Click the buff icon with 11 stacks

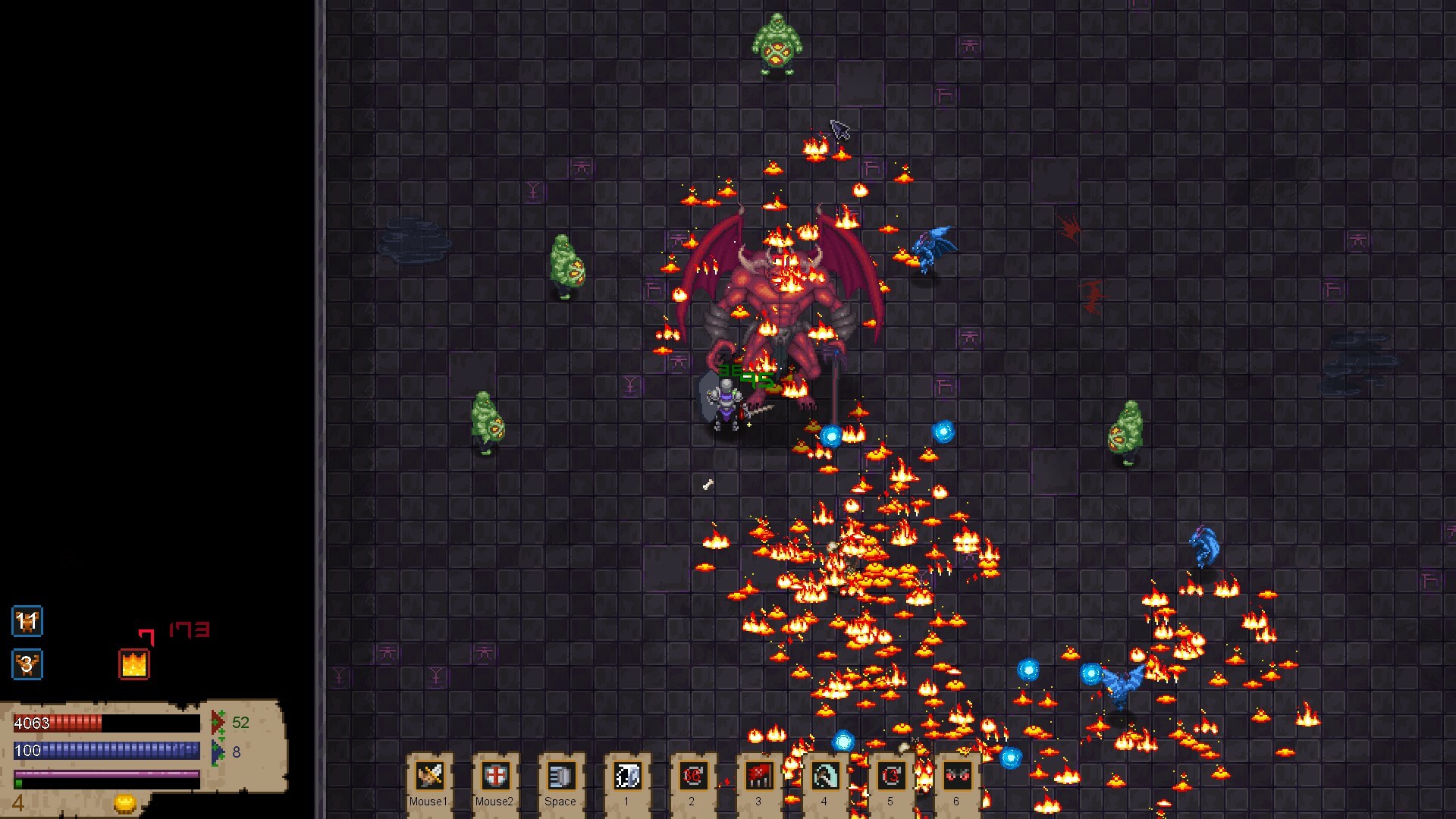click(x=27, y=622)
